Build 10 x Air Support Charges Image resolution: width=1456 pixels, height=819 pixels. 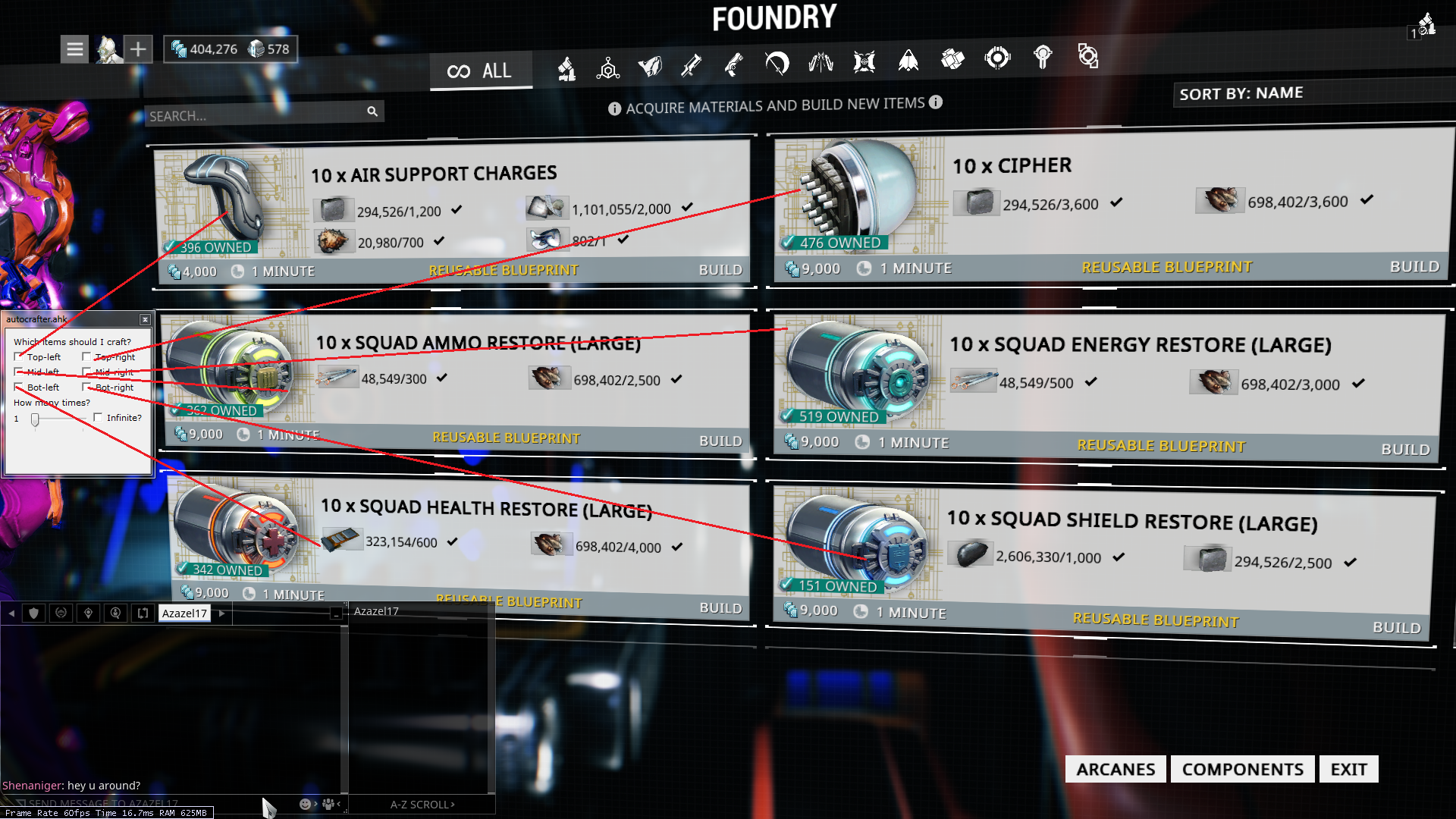click(x=720, y=270)
